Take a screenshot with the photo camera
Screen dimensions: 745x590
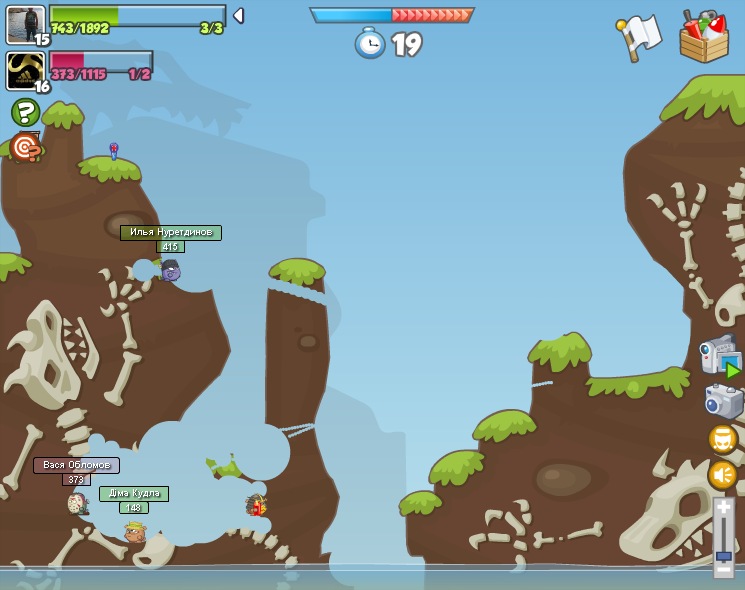[723, 401]
